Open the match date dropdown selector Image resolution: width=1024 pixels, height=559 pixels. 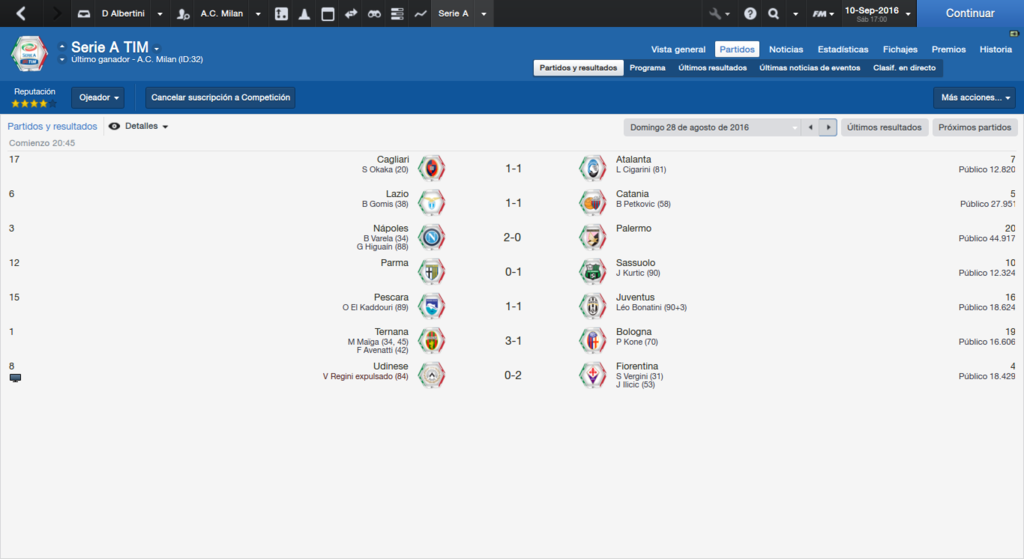(710, 128)
